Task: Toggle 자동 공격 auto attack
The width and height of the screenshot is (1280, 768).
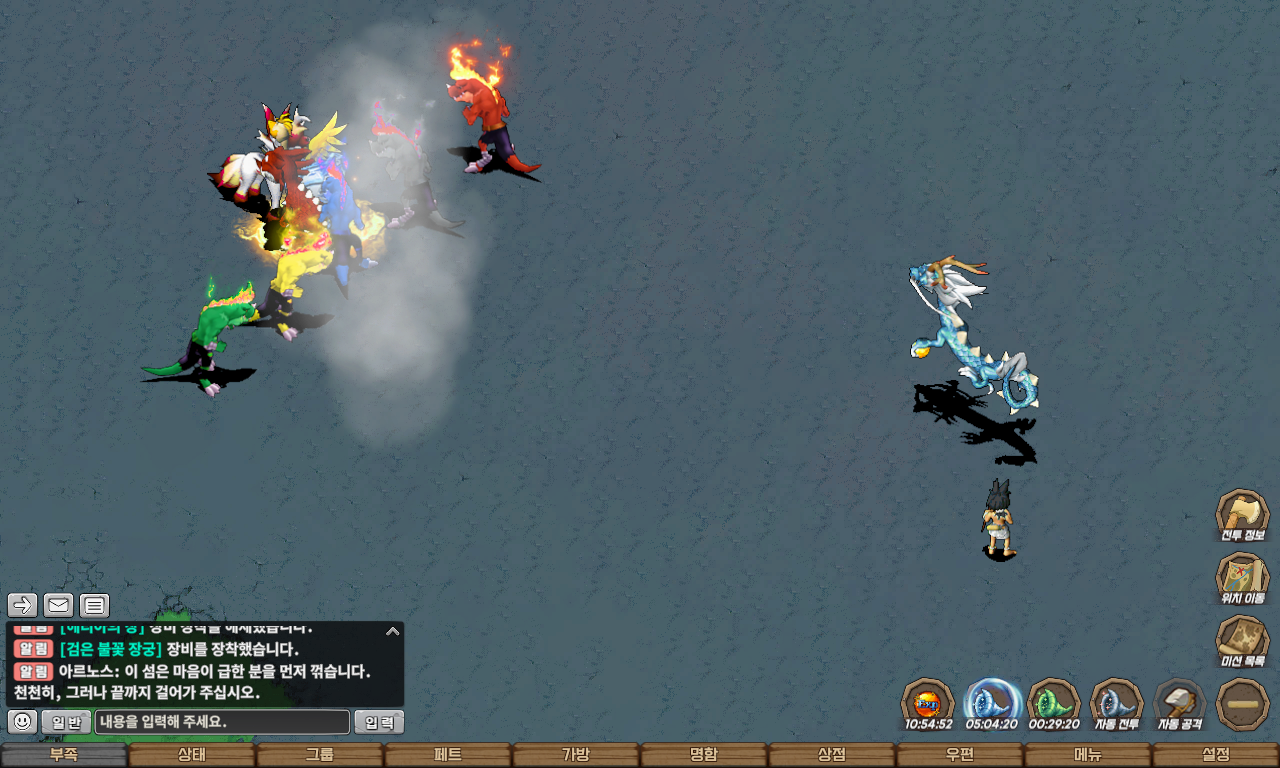Action: click(x=1180, y=702)
